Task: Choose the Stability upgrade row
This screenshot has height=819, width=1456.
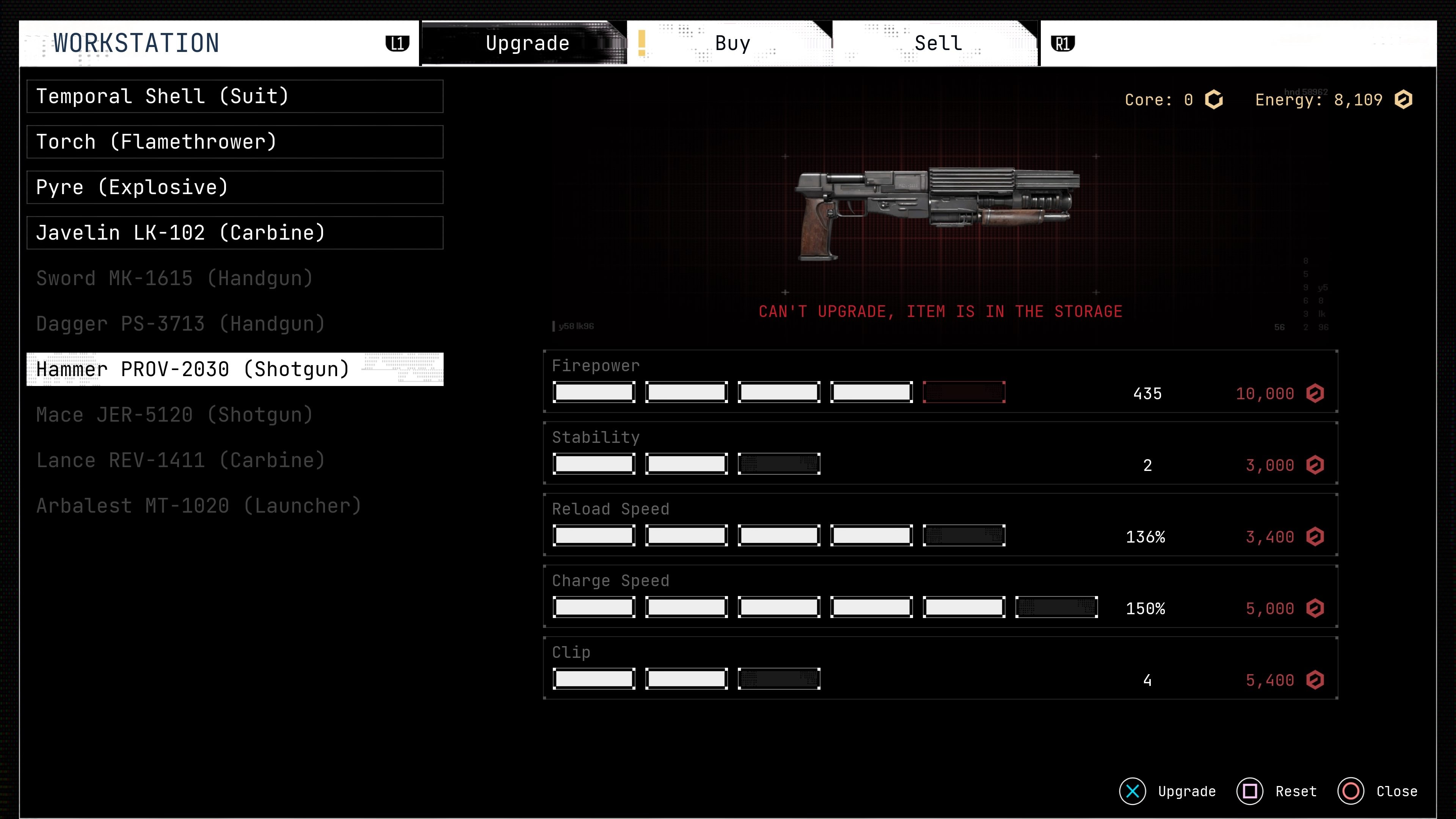Action: tap(940, 453)
